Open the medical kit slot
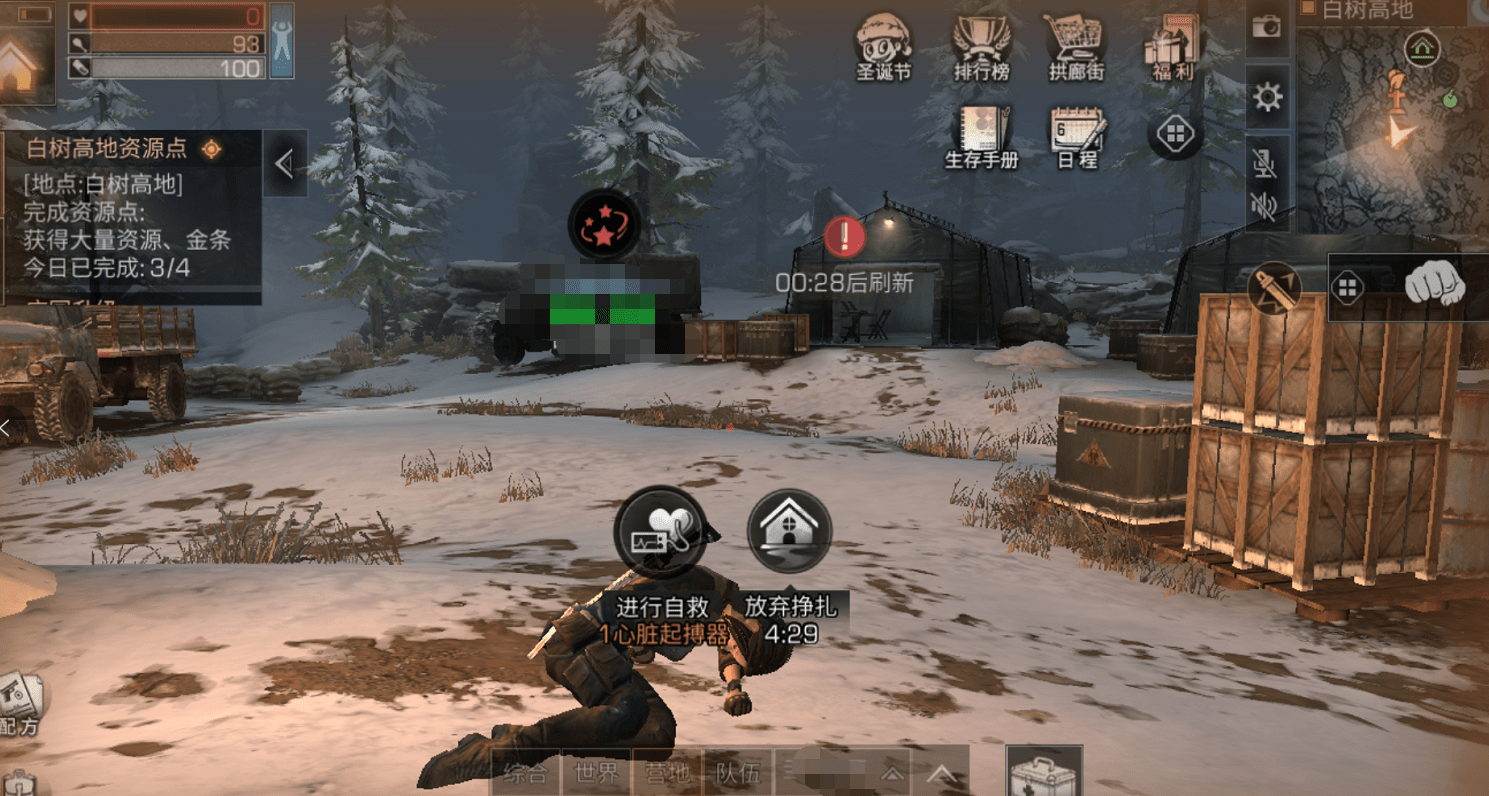Screen dimensions: 1489x796 [x=1044, y=772]
